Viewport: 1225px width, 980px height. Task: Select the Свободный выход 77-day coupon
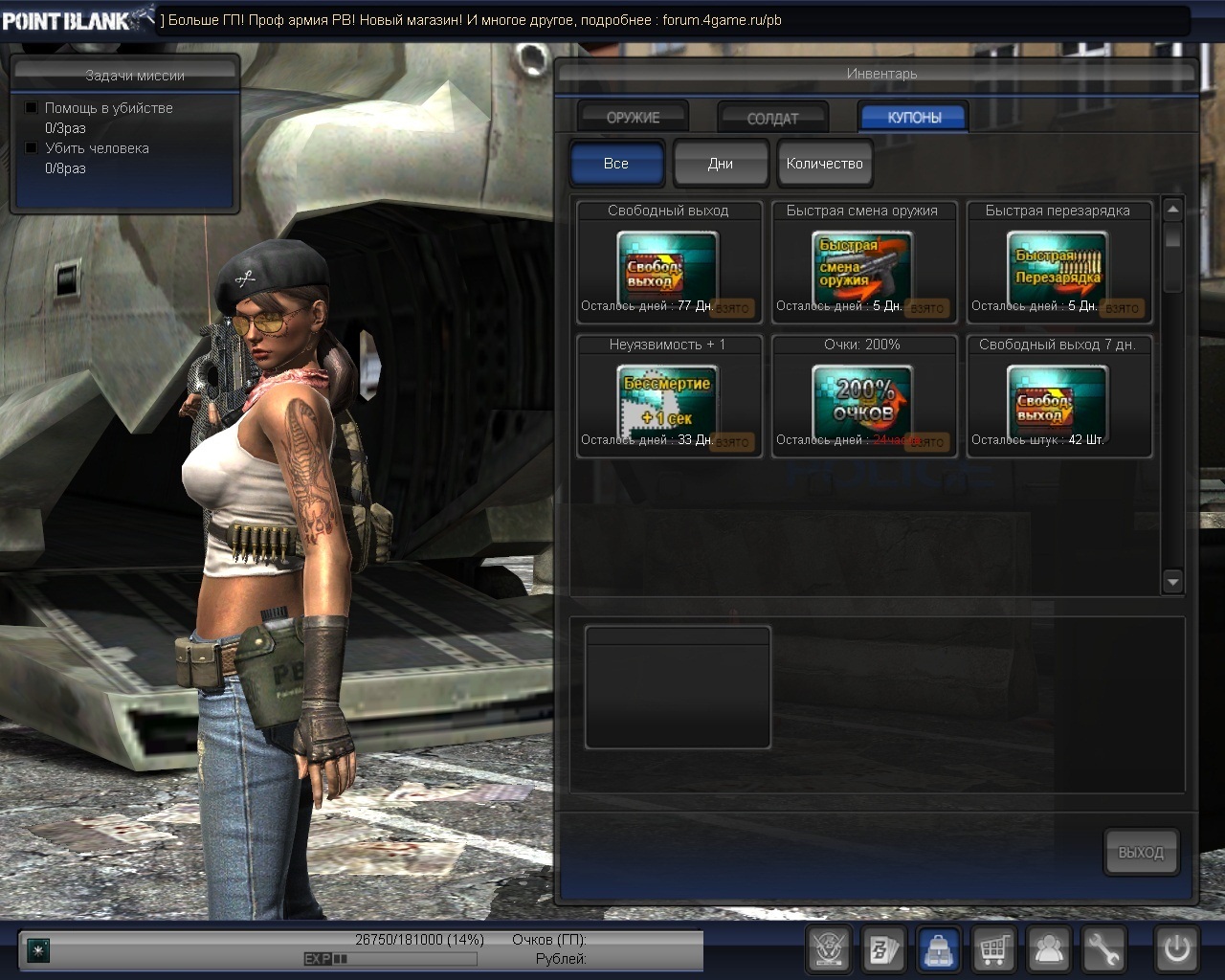point(668,263)
